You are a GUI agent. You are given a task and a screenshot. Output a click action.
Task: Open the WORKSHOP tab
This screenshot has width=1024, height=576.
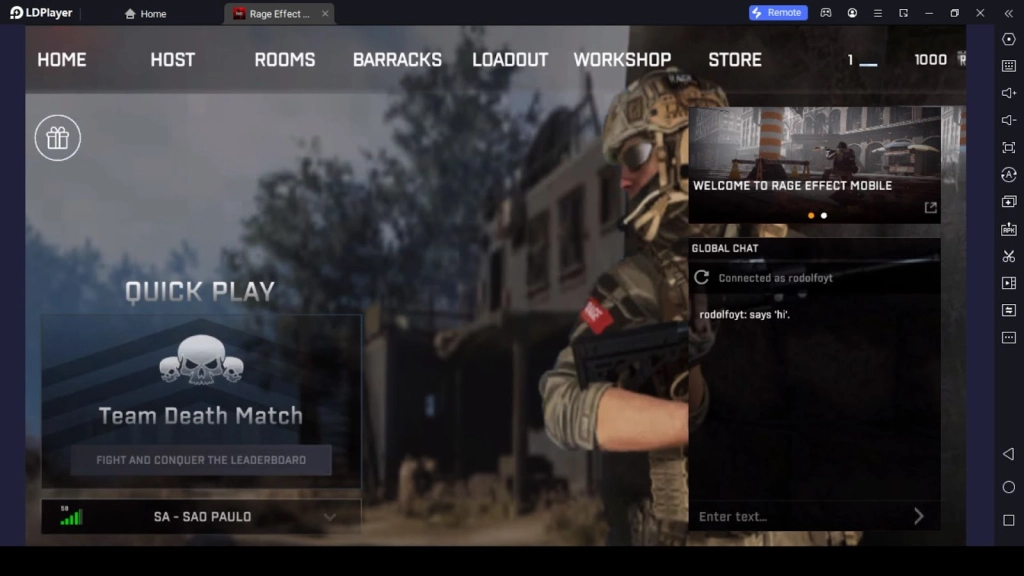coord(622,60)
